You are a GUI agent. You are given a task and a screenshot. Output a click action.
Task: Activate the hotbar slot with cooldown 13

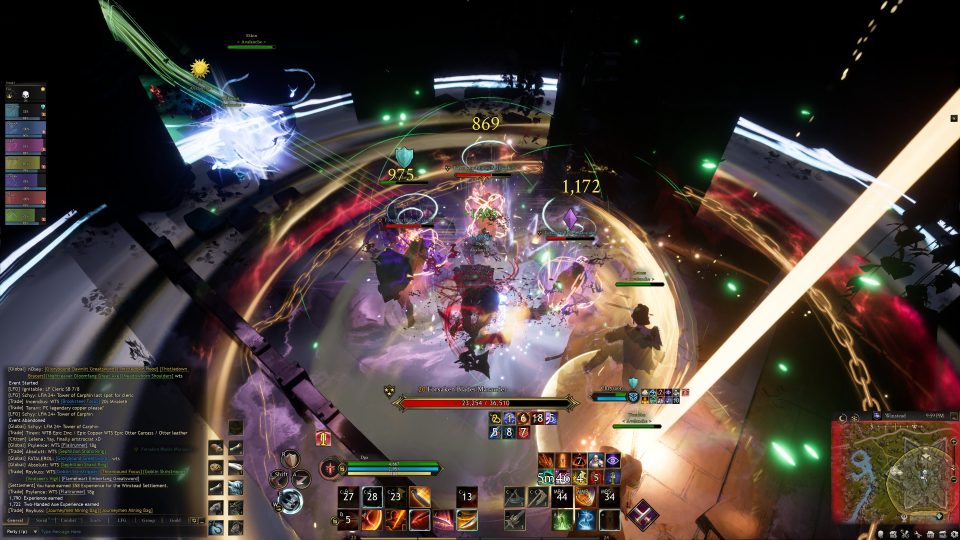pyautogui.click(x=467, y=496)
